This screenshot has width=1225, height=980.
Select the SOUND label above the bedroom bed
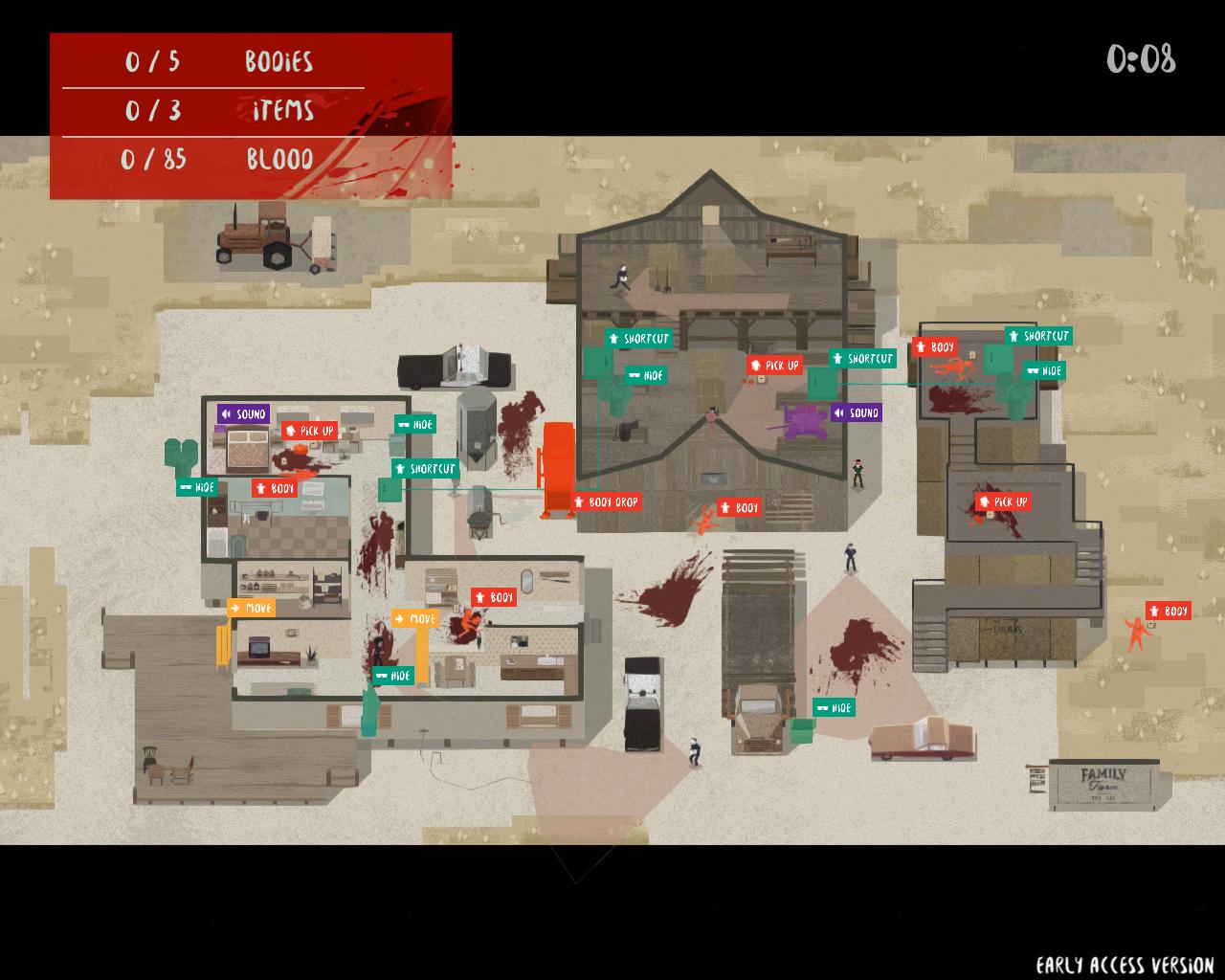(243, 414)
